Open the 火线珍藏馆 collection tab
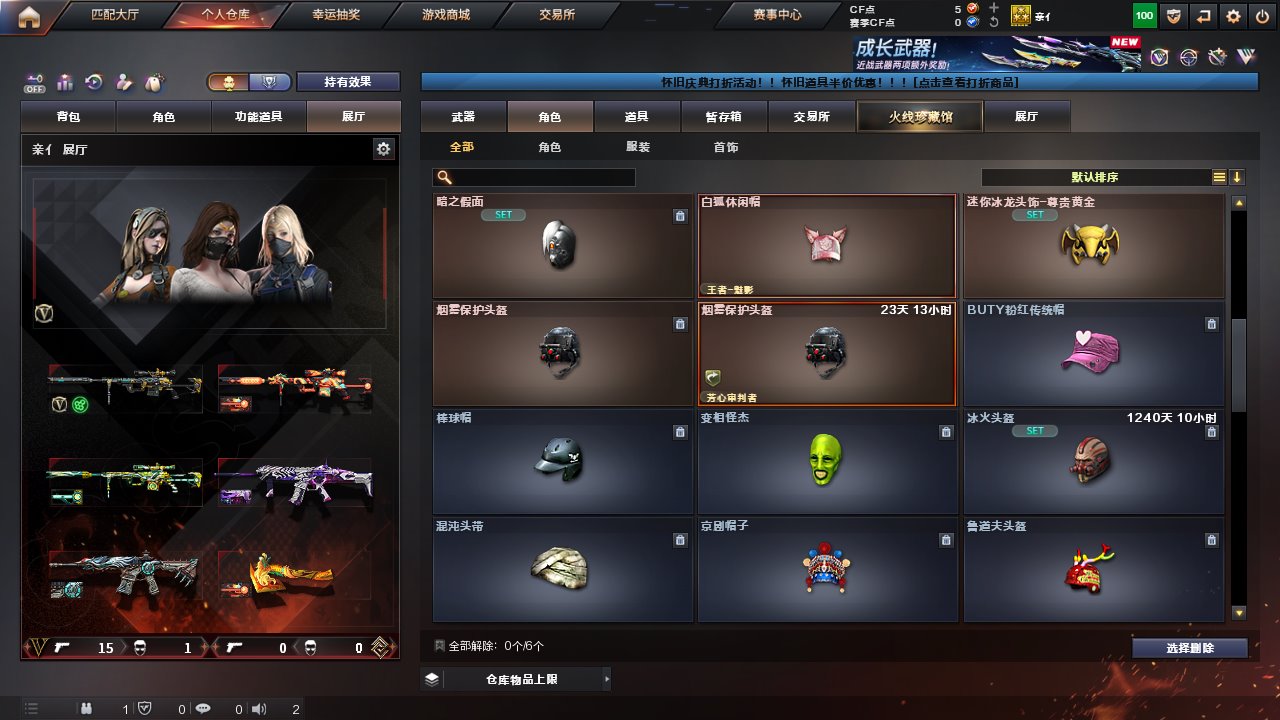 (920, 117)
